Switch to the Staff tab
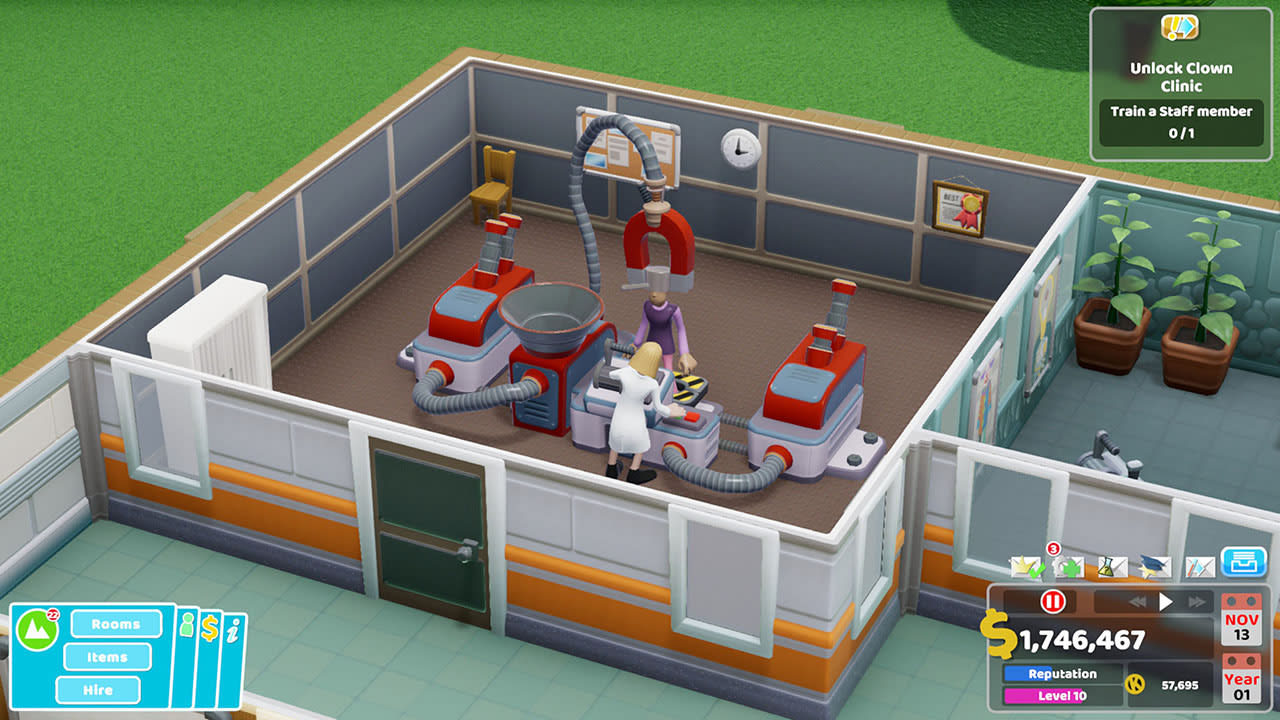The image size is (1280, 720). point(186,625)
